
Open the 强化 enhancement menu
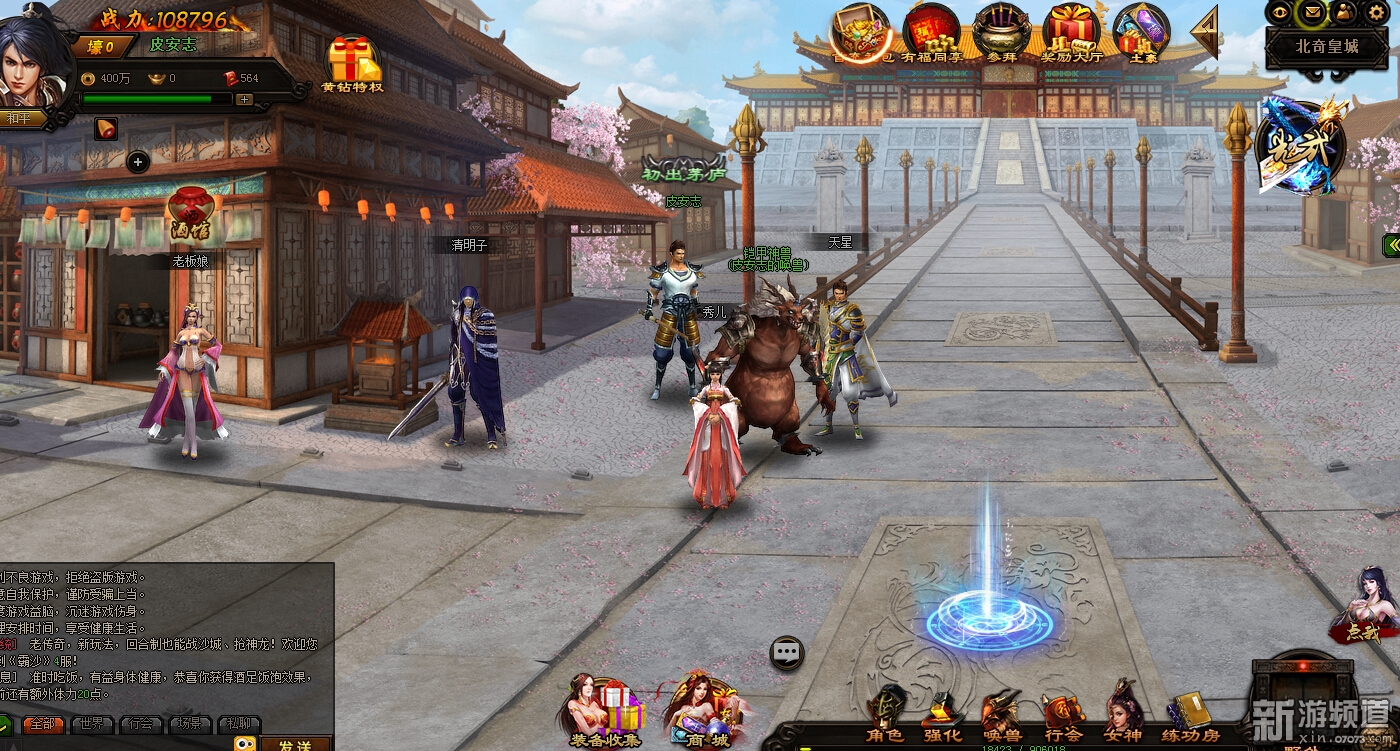pyautogui.click(x=942, y=716)
